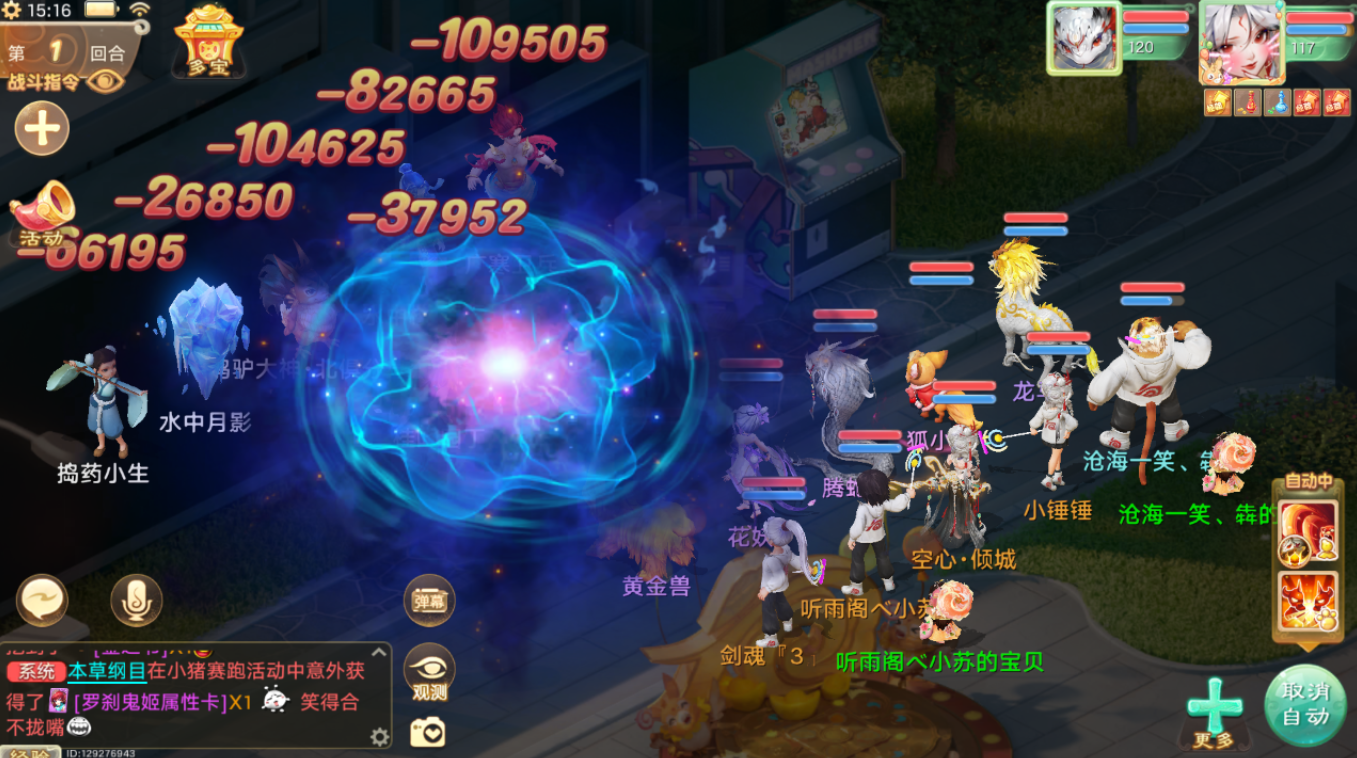Click the 观测 observe eye button
This screenshot has height=758, width=1357.
tap(429, 672)
